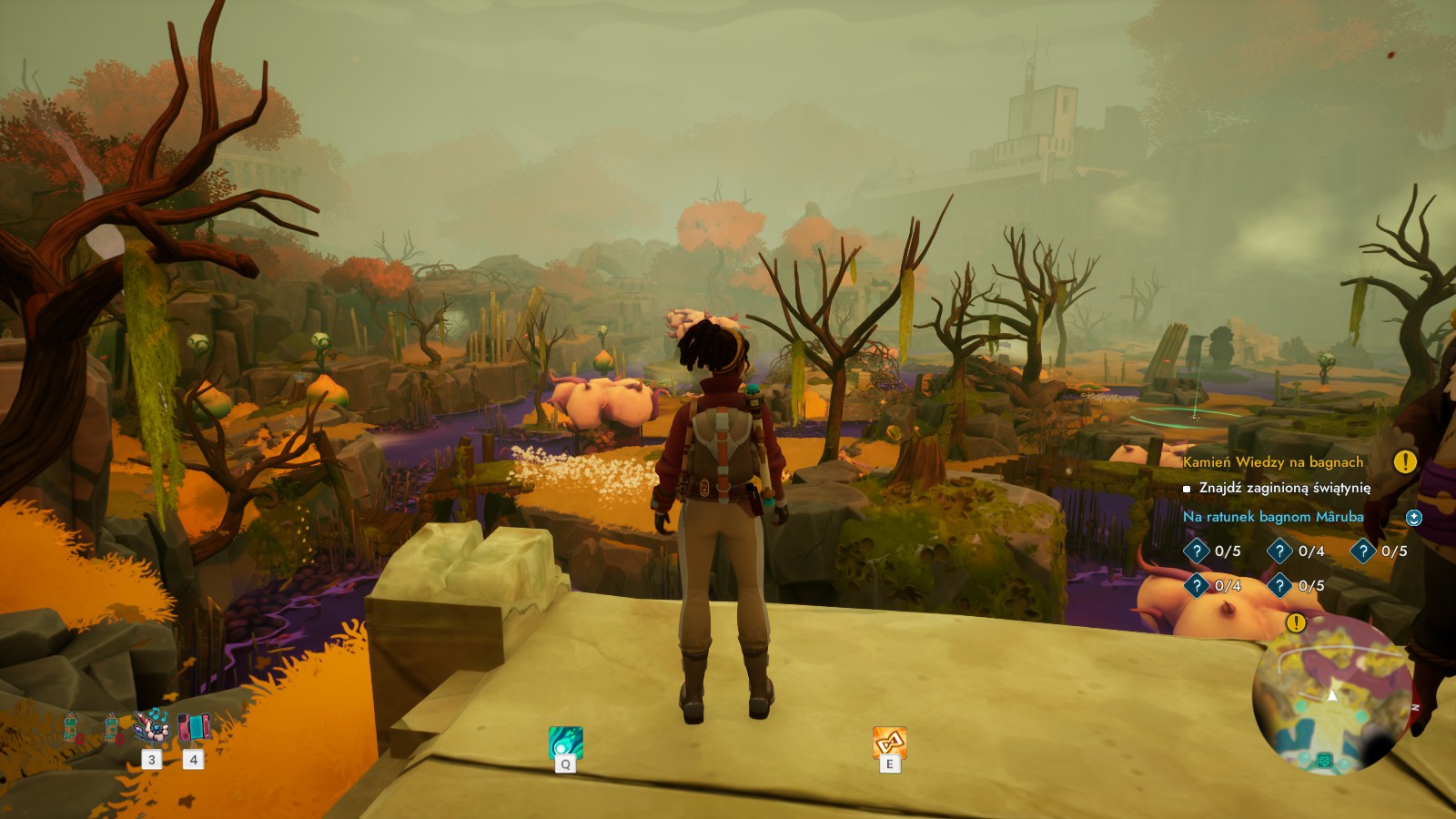This screenshot has width=1456, height=819.
Task: Click the teal square marker at the minimap bottom
Action: click(1325, 761)
